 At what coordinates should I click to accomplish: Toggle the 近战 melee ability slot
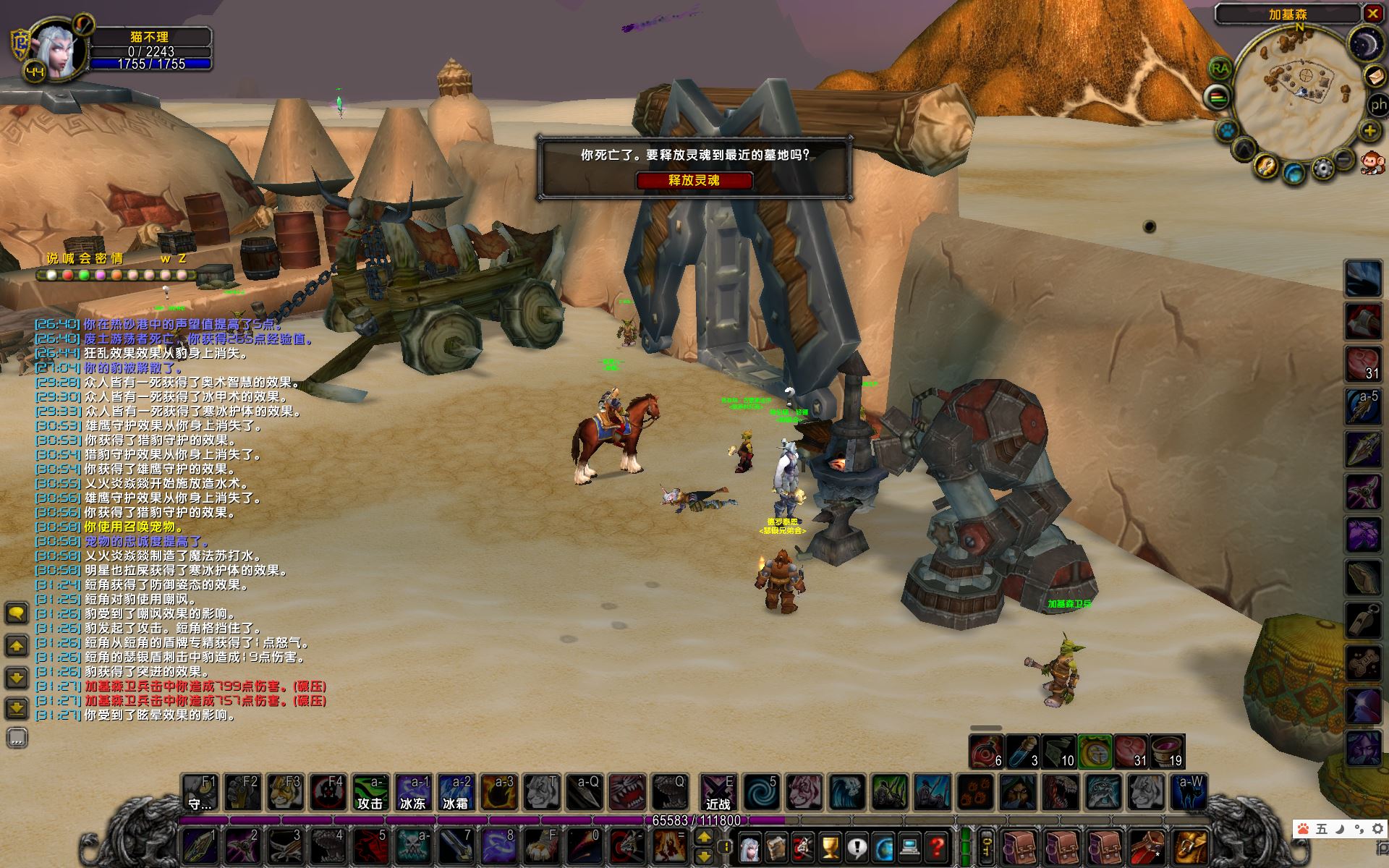718,793
